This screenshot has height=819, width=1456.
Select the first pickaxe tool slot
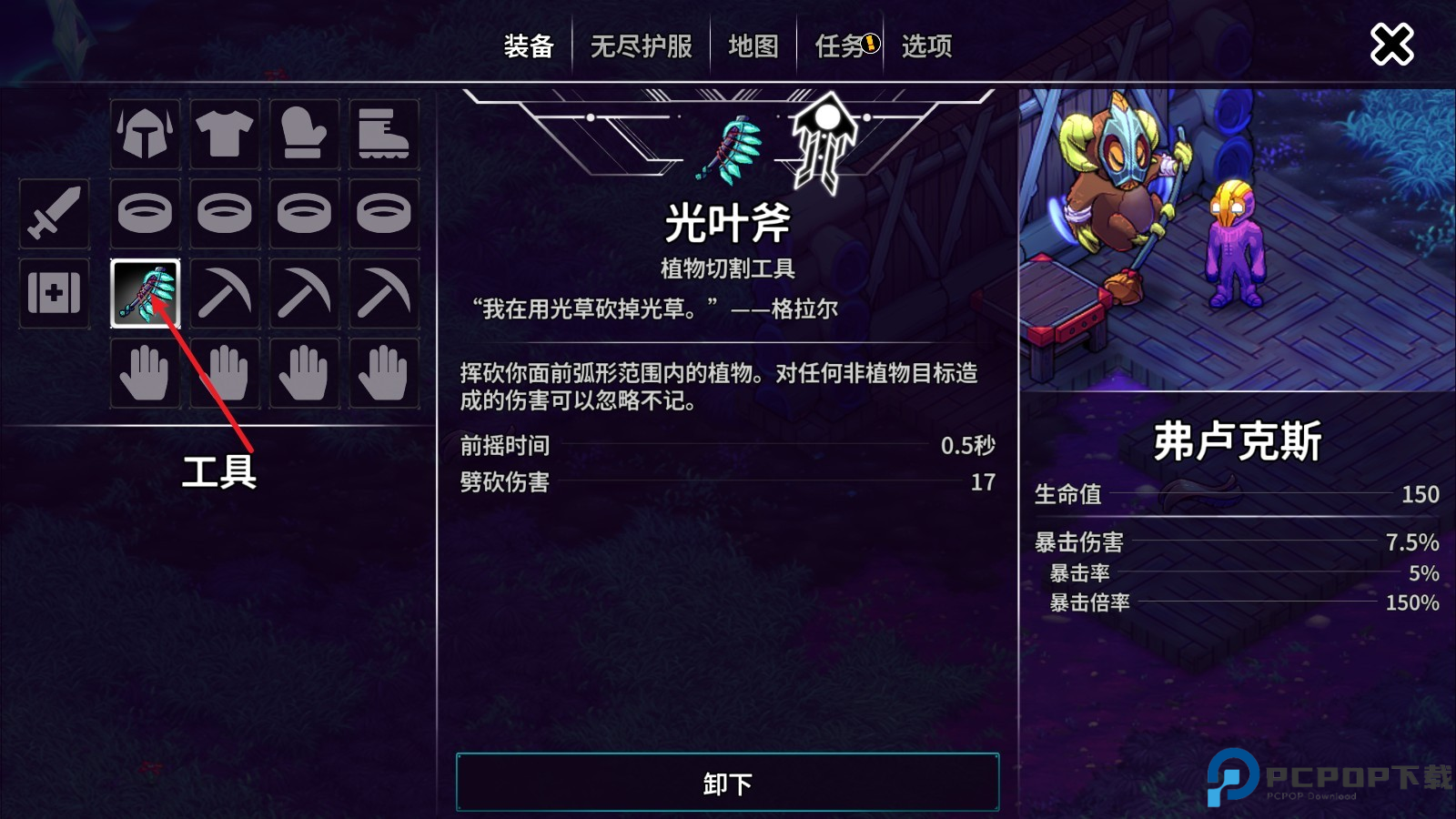point(225,293)
